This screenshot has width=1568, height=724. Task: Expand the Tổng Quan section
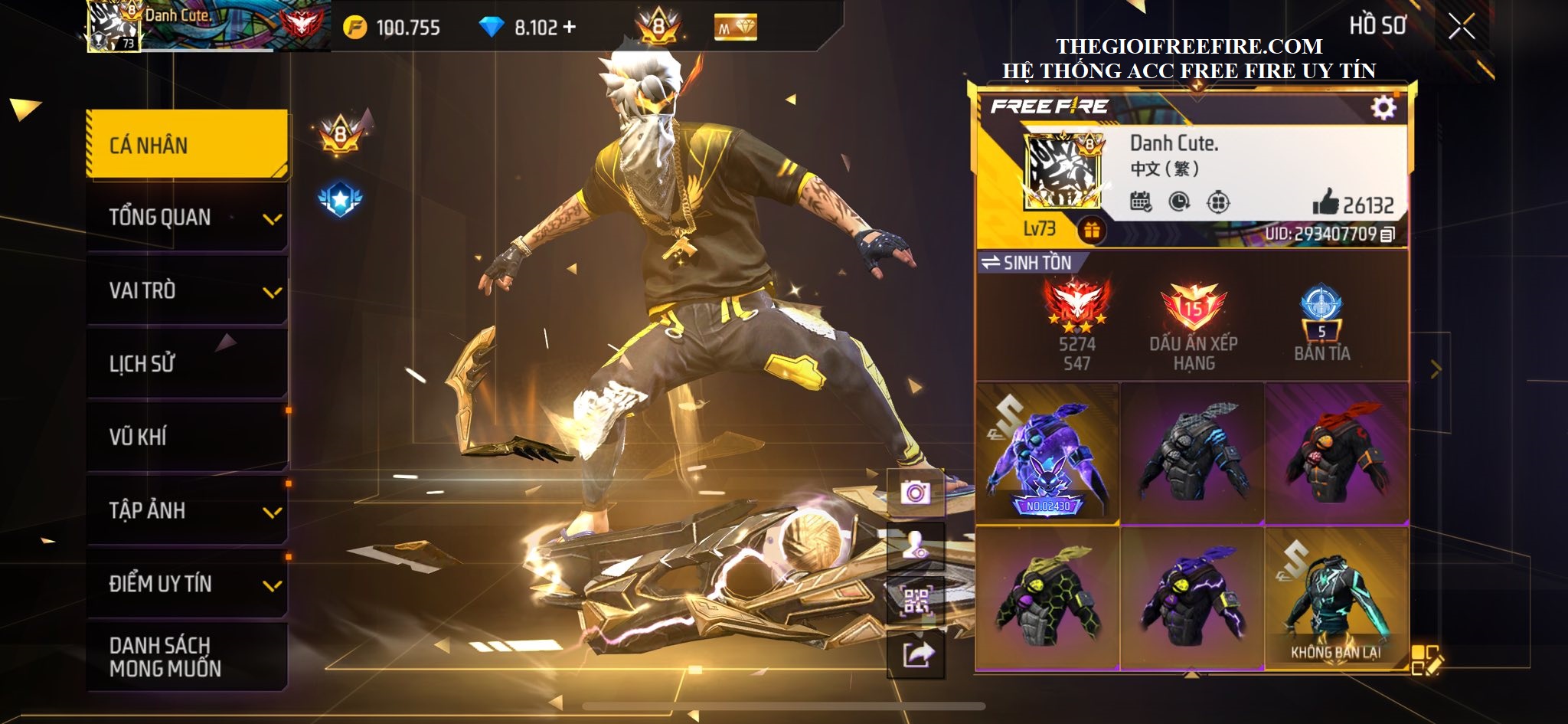coord(188,218)
